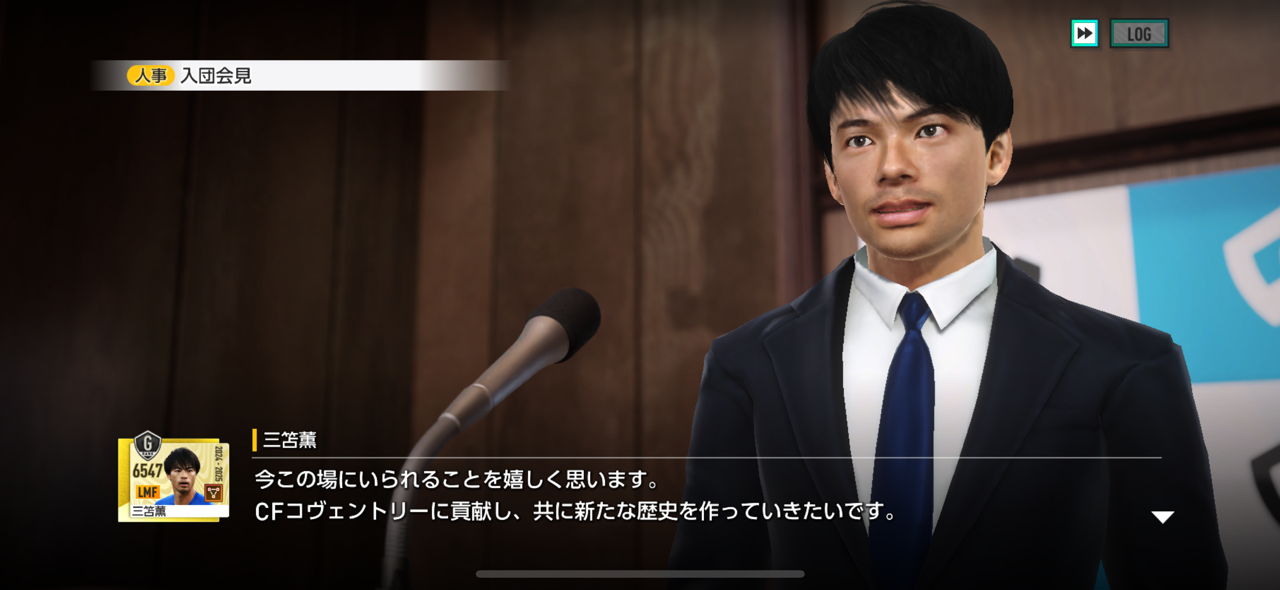
Task: Fast-forward the press conference dialogue
Action: point(1084,34)
